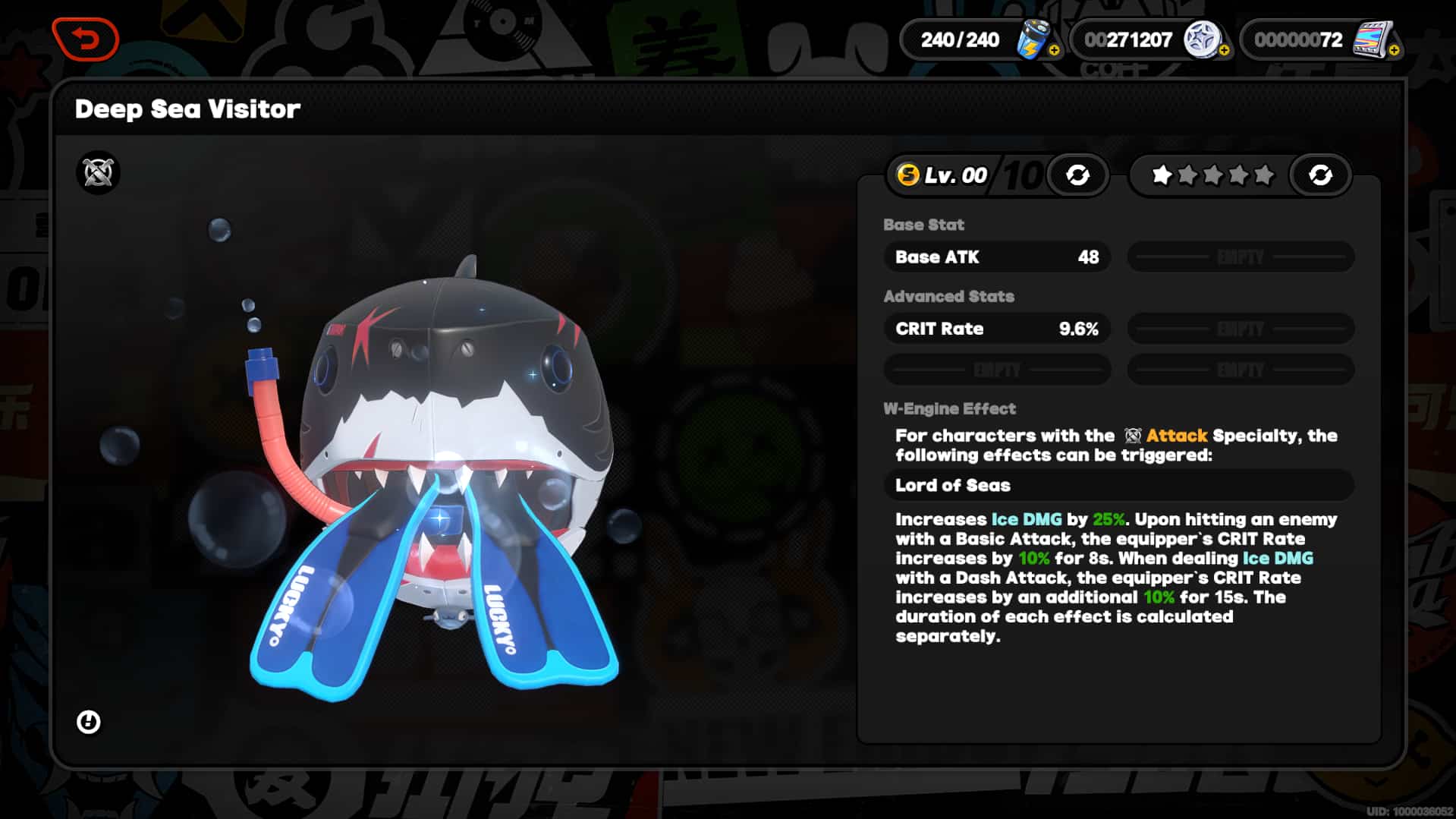Click the battery energy icon next to 240/240
This screenshot has height=819, width=1456.
click(x=1034, y=39)
